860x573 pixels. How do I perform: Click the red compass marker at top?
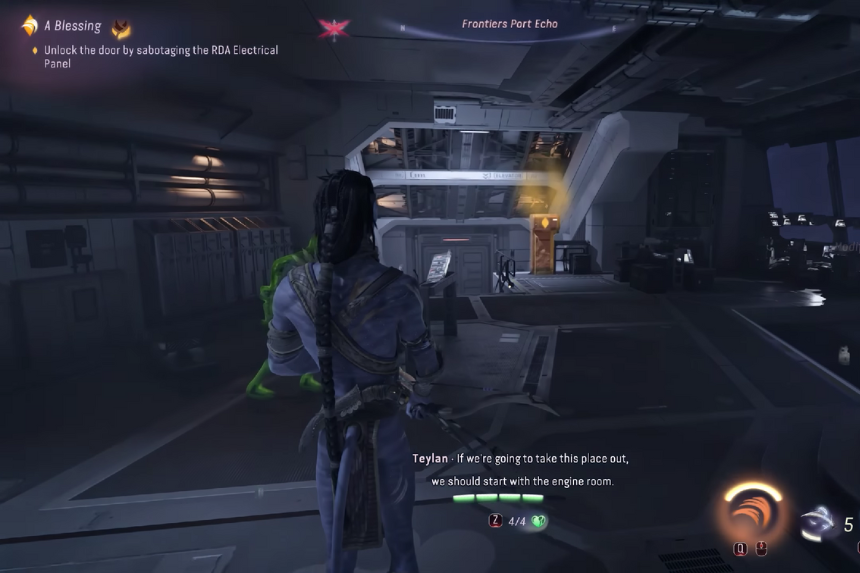click(x=333, y=28)
